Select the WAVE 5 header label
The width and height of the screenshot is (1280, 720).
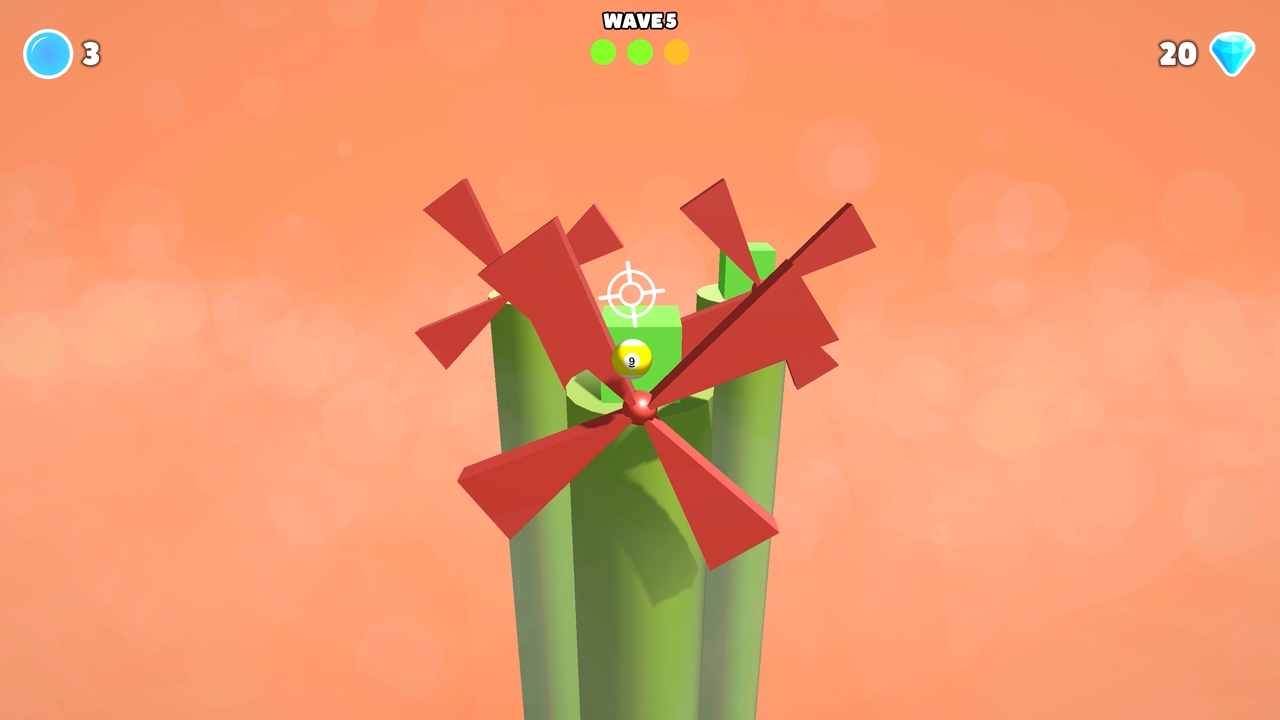640,21
